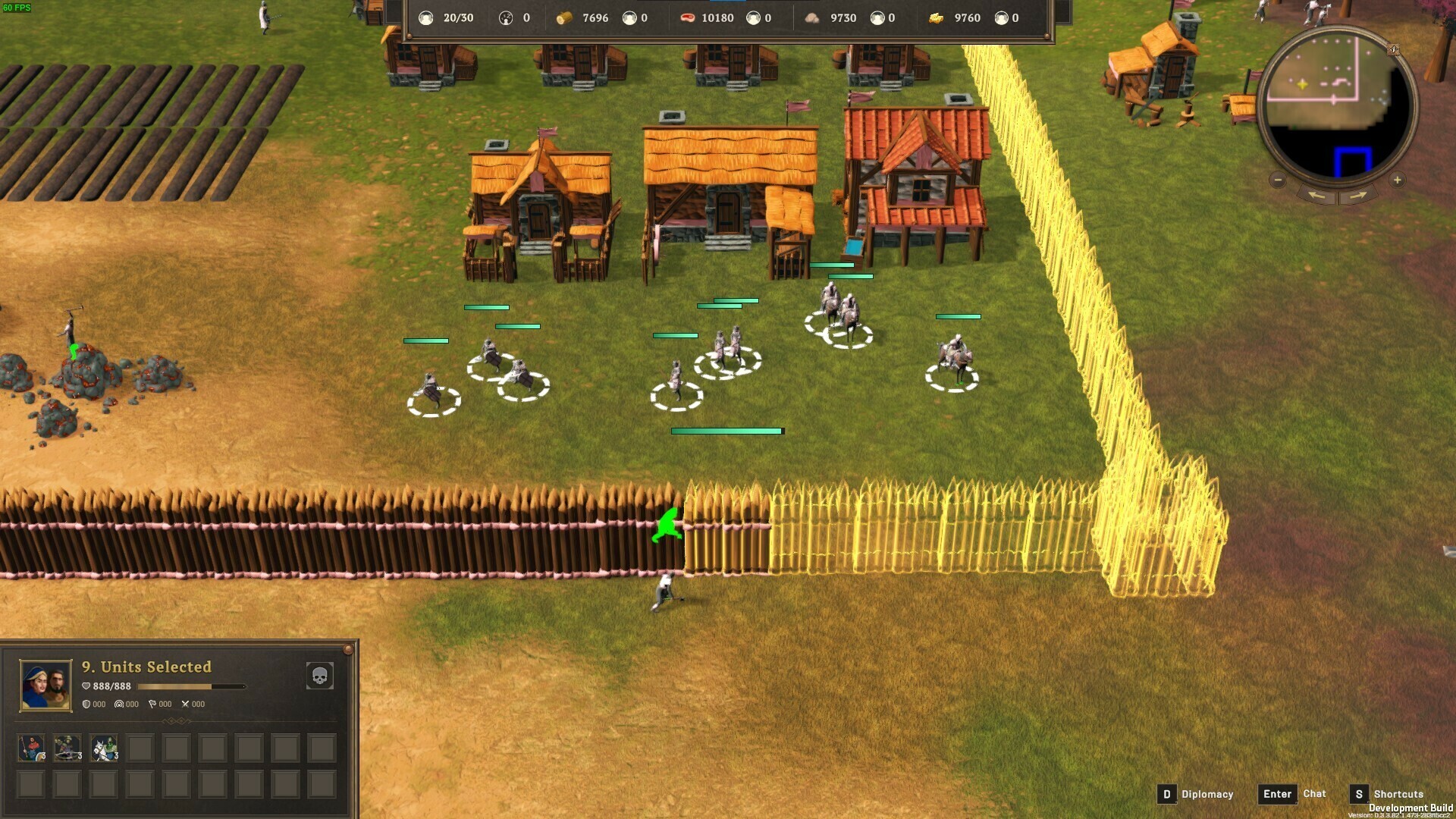Screen dimensions: 1456x819
Task: Click the shield armor stat icon
Action: coord(86,704)
